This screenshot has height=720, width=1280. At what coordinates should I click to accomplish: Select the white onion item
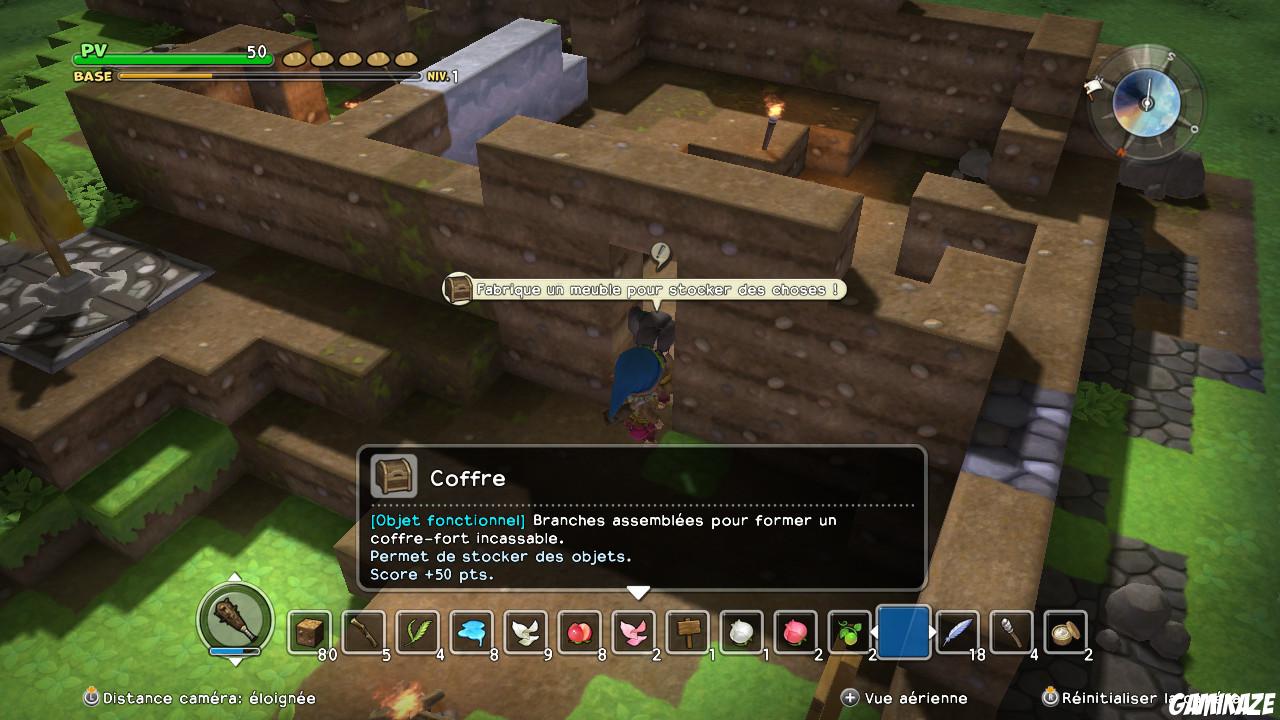click(740, 632)
